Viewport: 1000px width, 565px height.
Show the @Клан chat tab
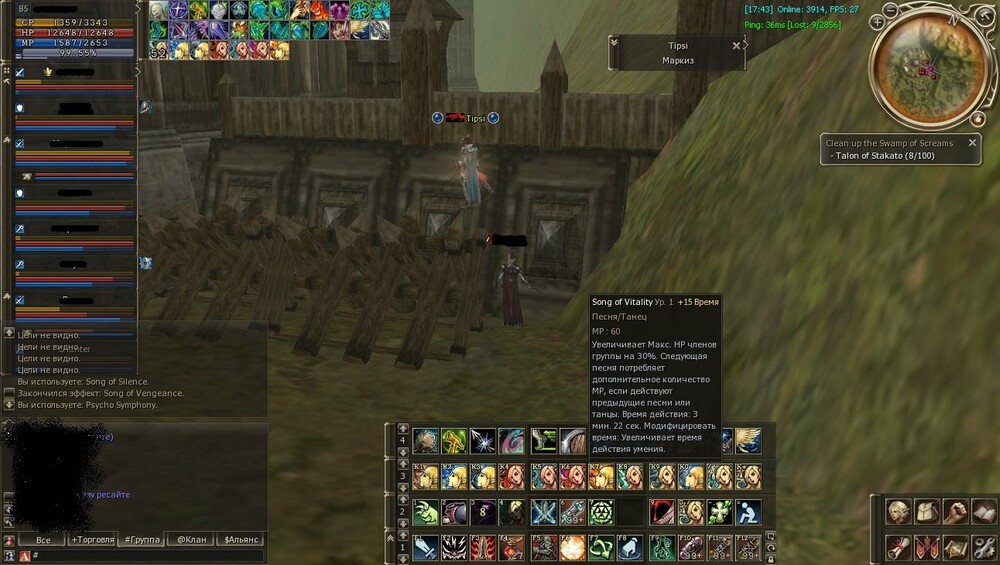coord(192,540)
